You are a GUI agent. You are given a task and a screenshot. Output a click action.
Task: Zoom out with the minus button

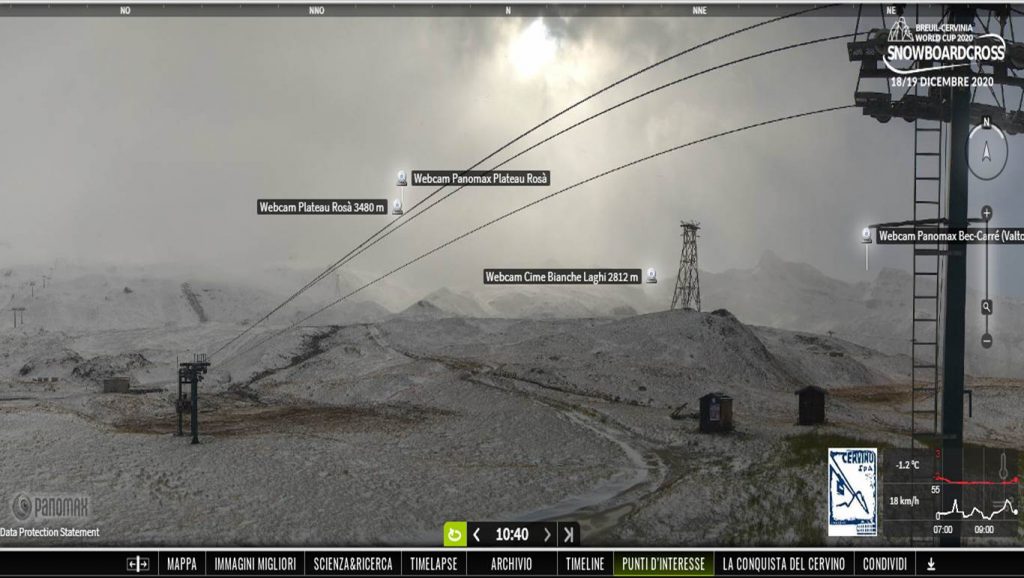[x=987, y=341]
